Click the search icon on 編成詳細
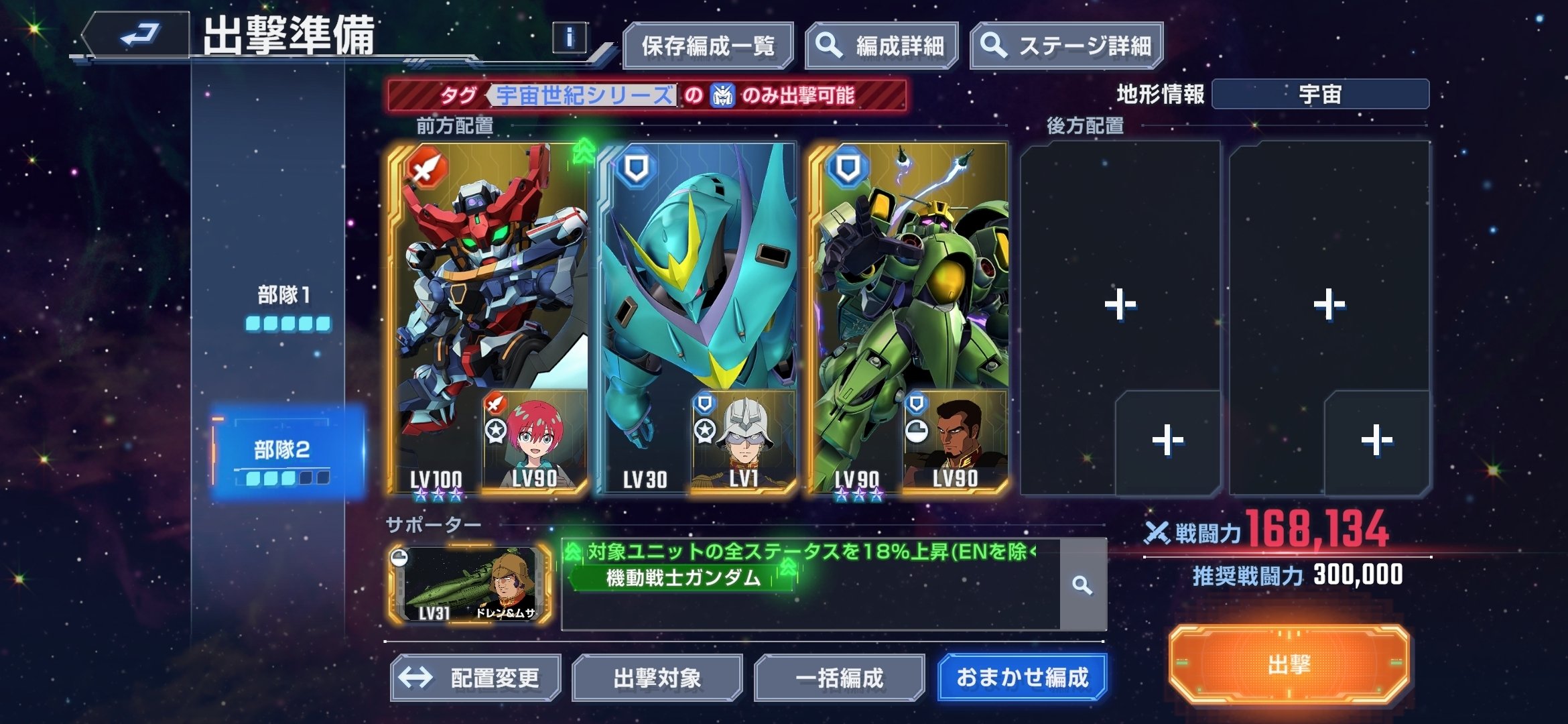 pyautogui.click(x=829, y=46)
